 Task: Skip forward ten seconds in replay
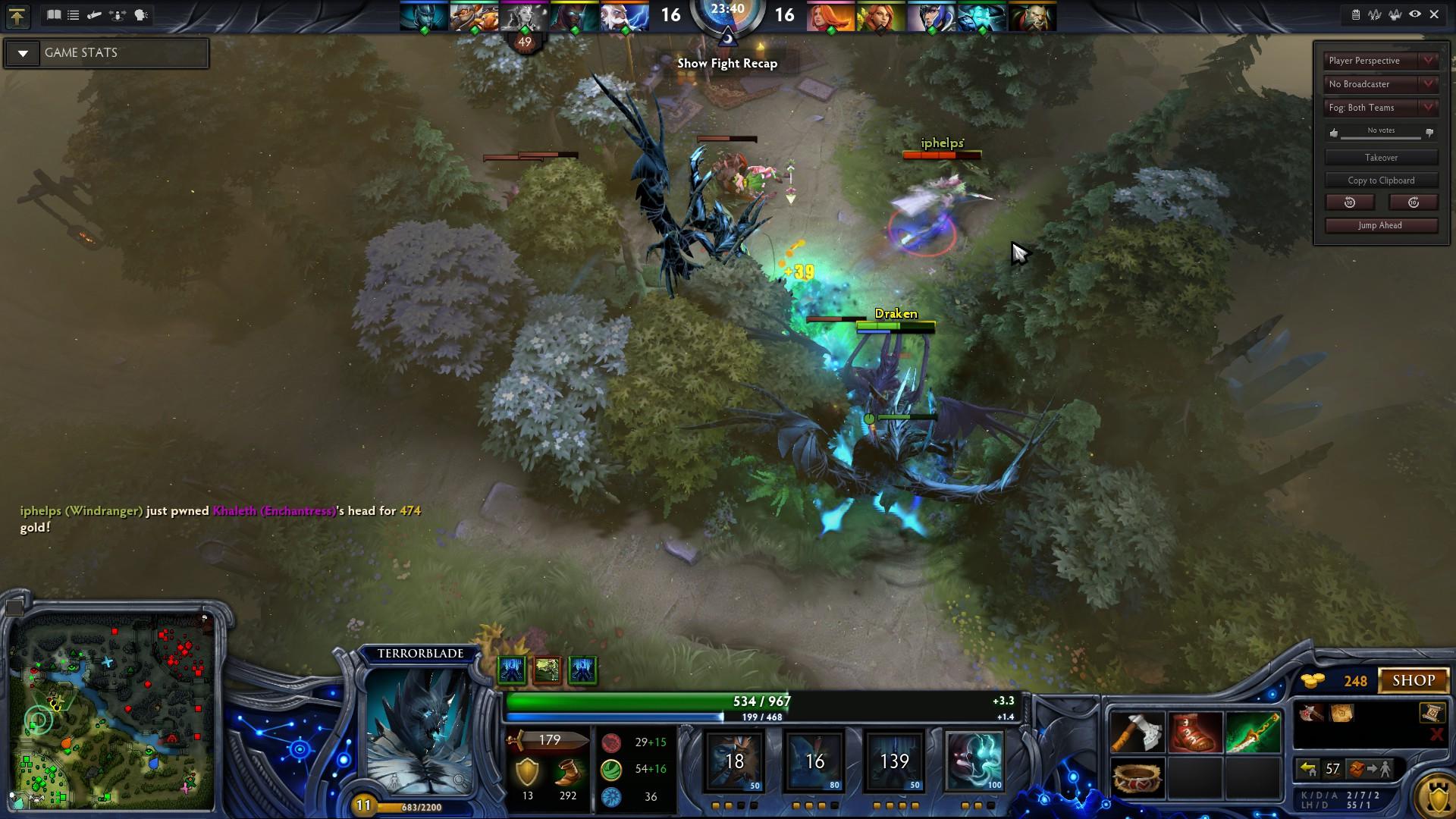tap(1413, 202)
